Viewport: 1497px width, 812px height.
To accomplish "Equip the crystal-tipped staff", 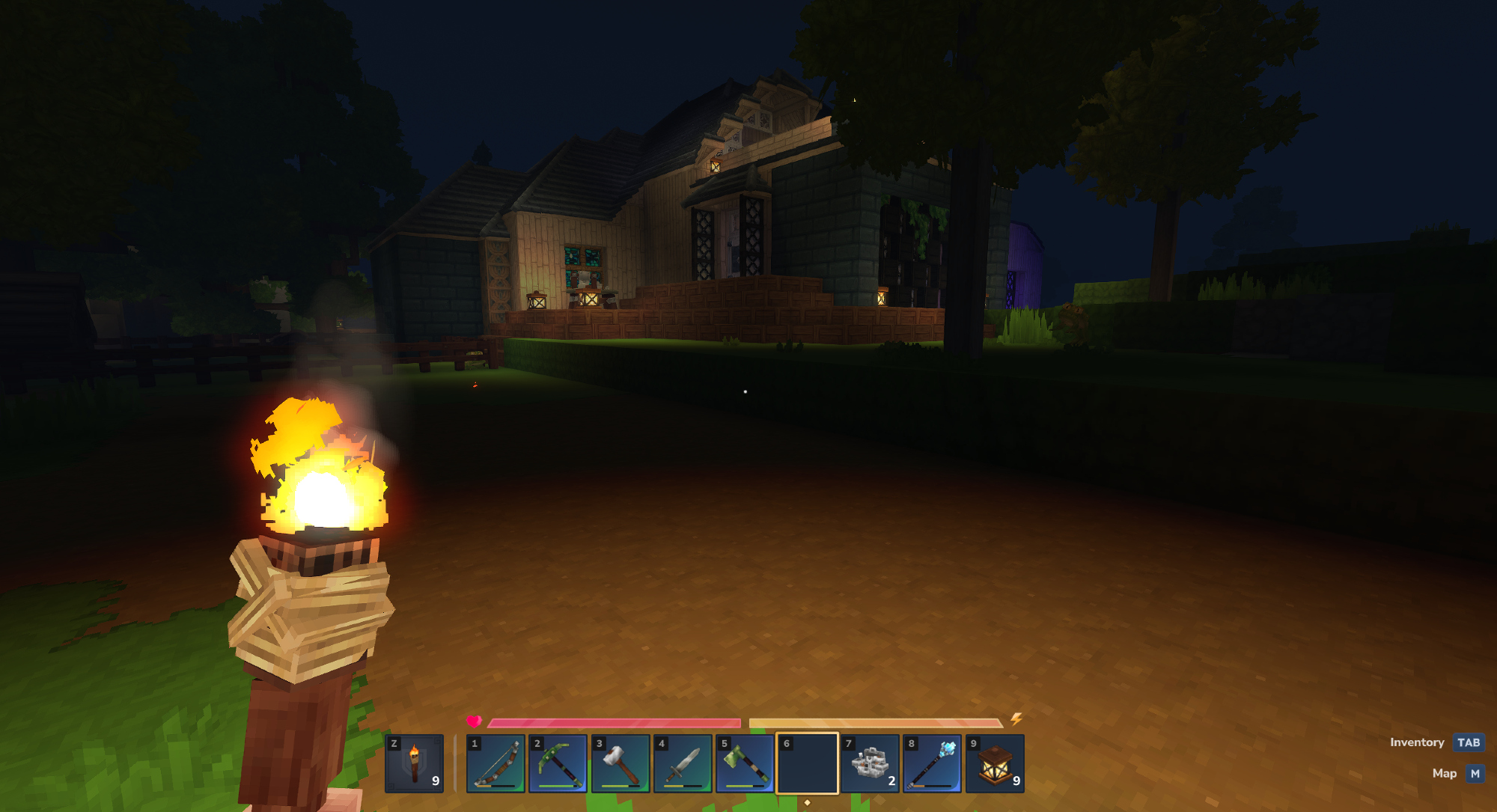I will click(x=932, y=763).
